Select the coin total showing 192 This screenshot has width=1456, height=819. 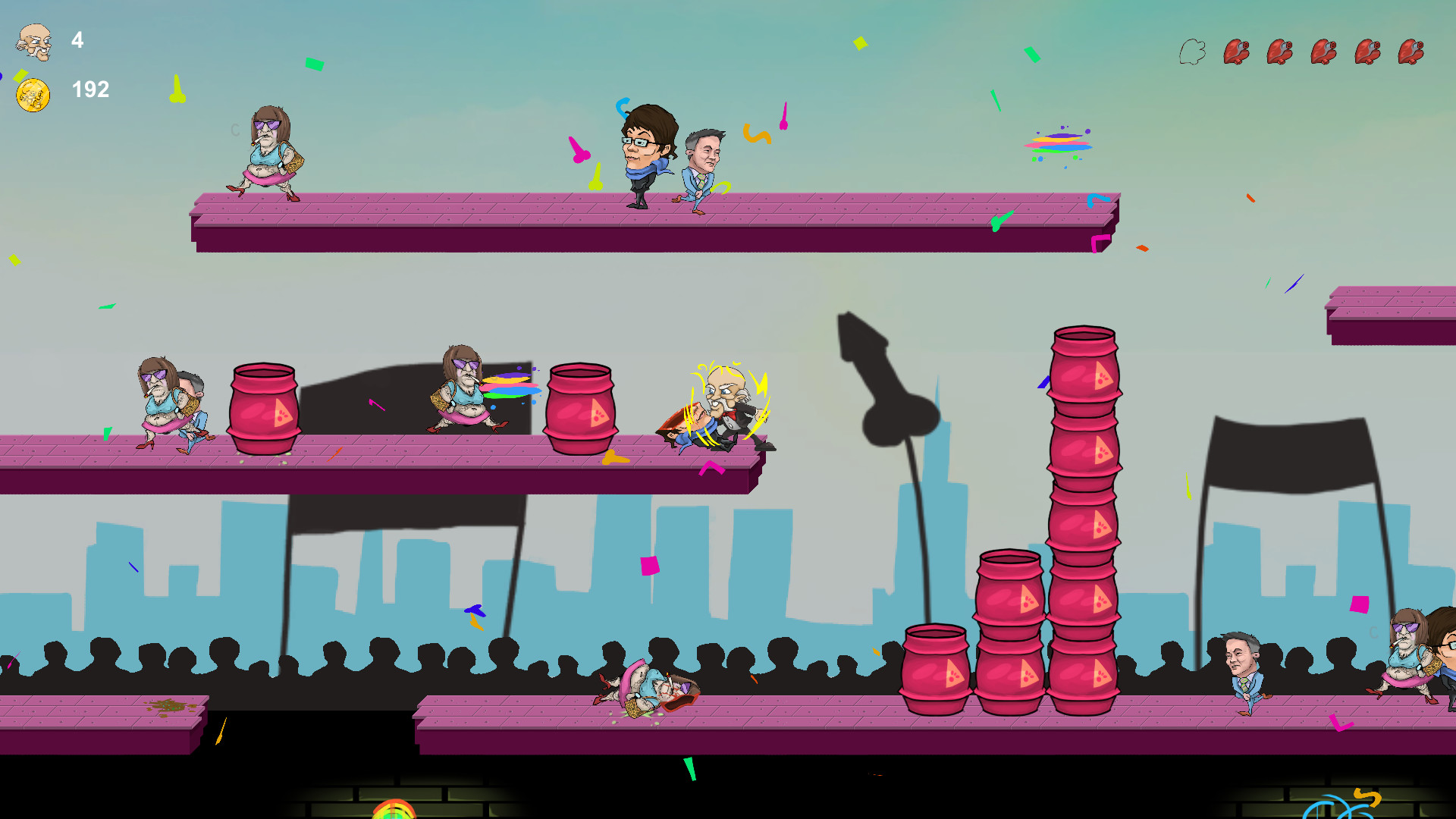coord(89,90)
